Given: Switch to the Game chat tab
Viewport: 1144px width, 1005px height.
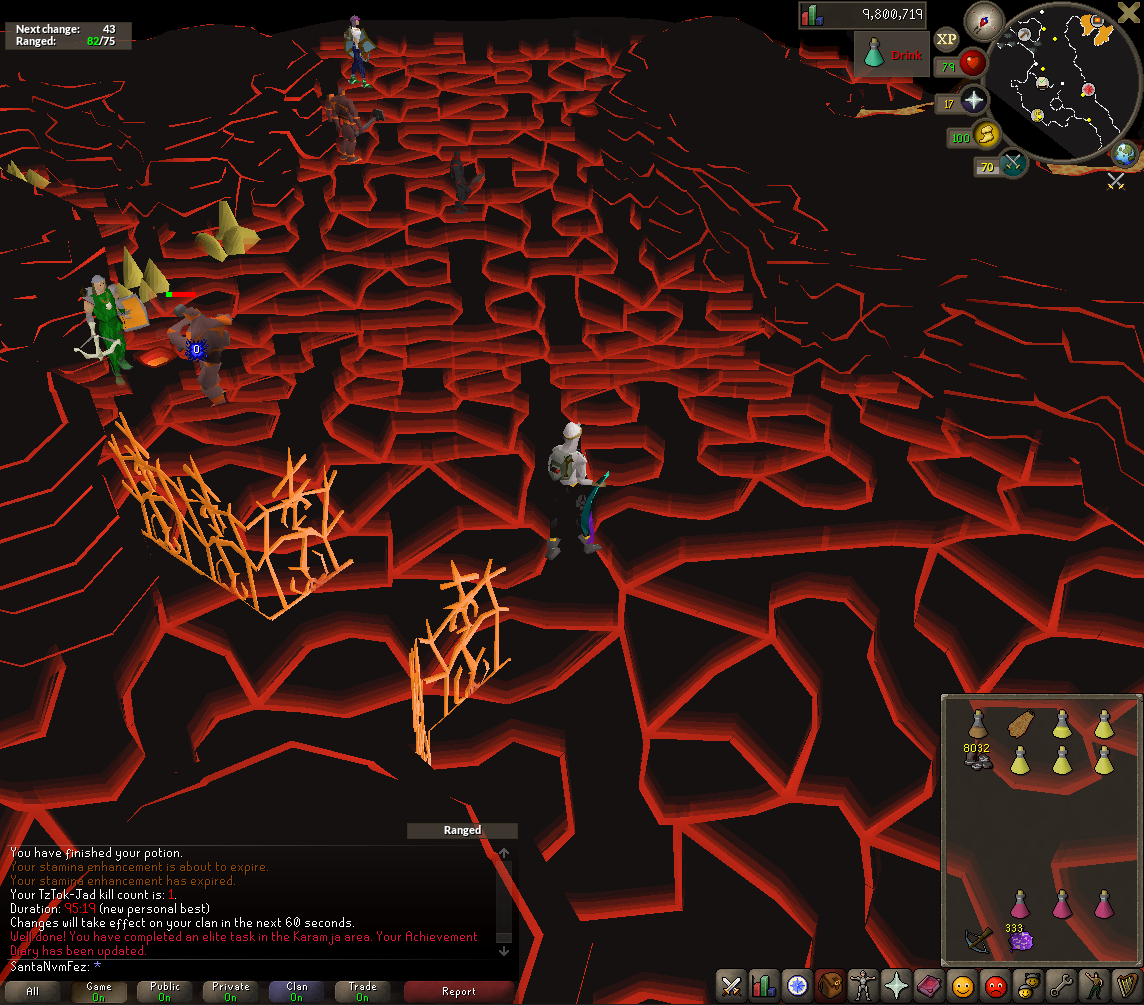Looking at the screenshot, I should [99, 991].
